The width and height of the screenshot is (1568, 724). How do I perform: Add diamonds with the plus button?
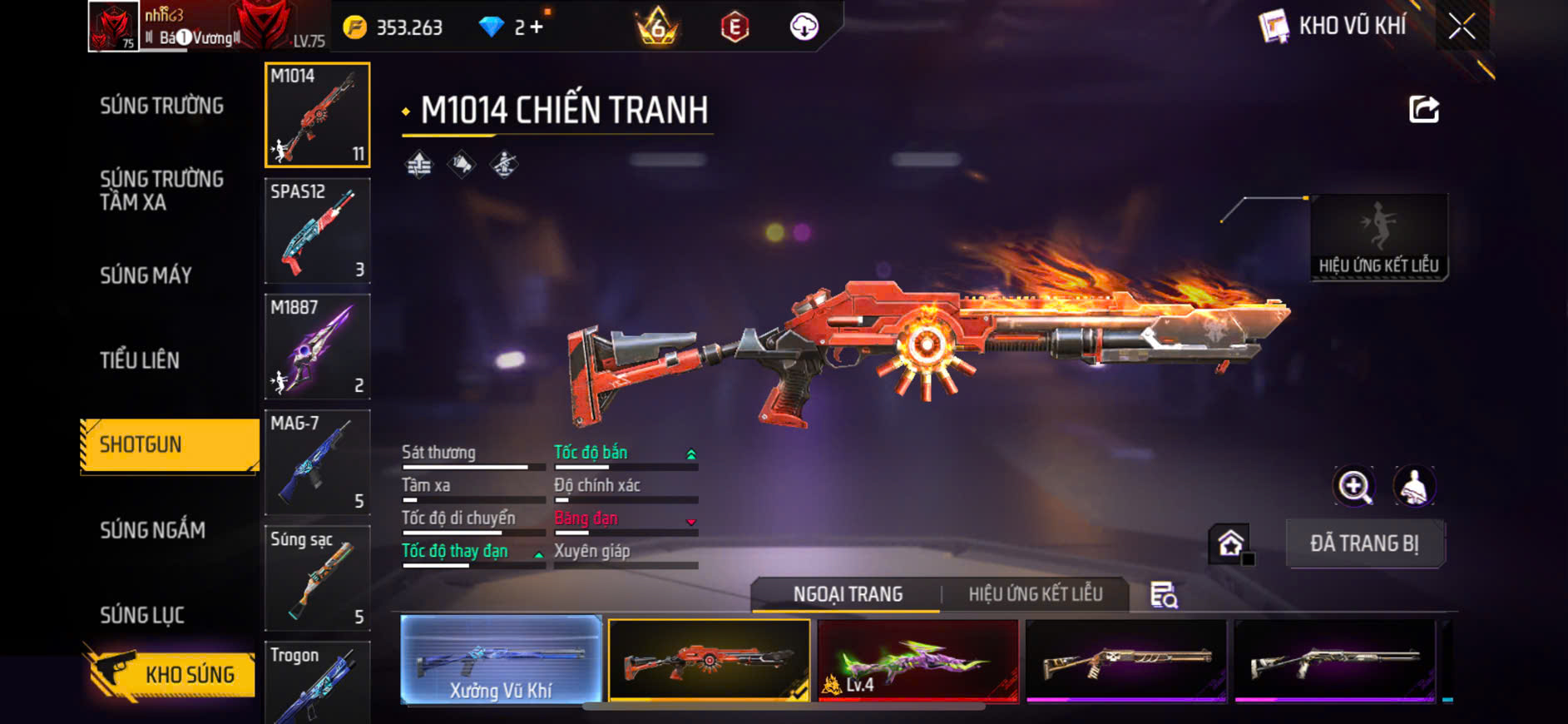pos(537,27)
